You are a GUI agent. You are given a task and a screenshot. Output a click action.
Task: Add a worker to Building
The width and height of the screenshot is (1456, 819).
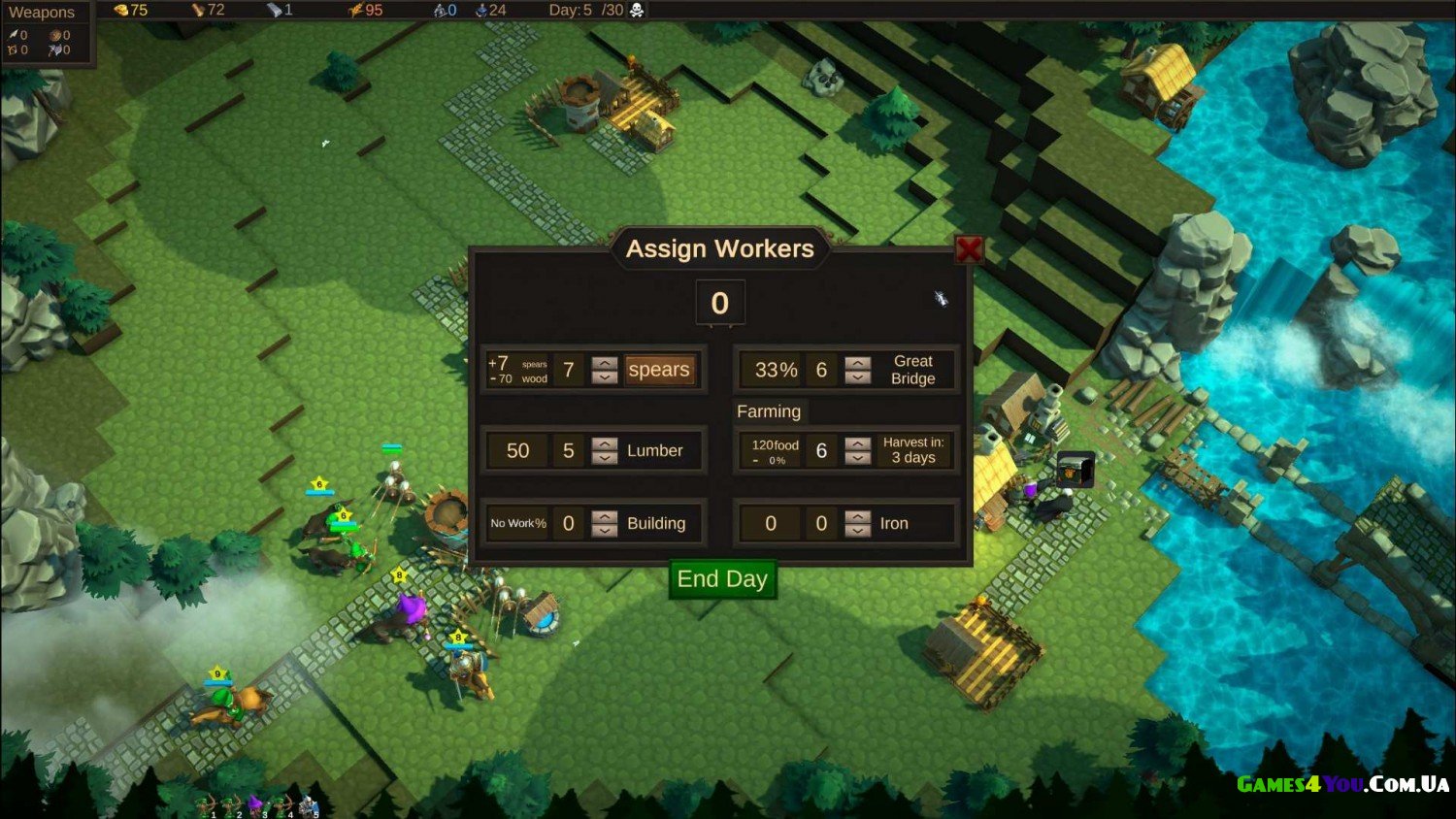click(x=605, y=516)
